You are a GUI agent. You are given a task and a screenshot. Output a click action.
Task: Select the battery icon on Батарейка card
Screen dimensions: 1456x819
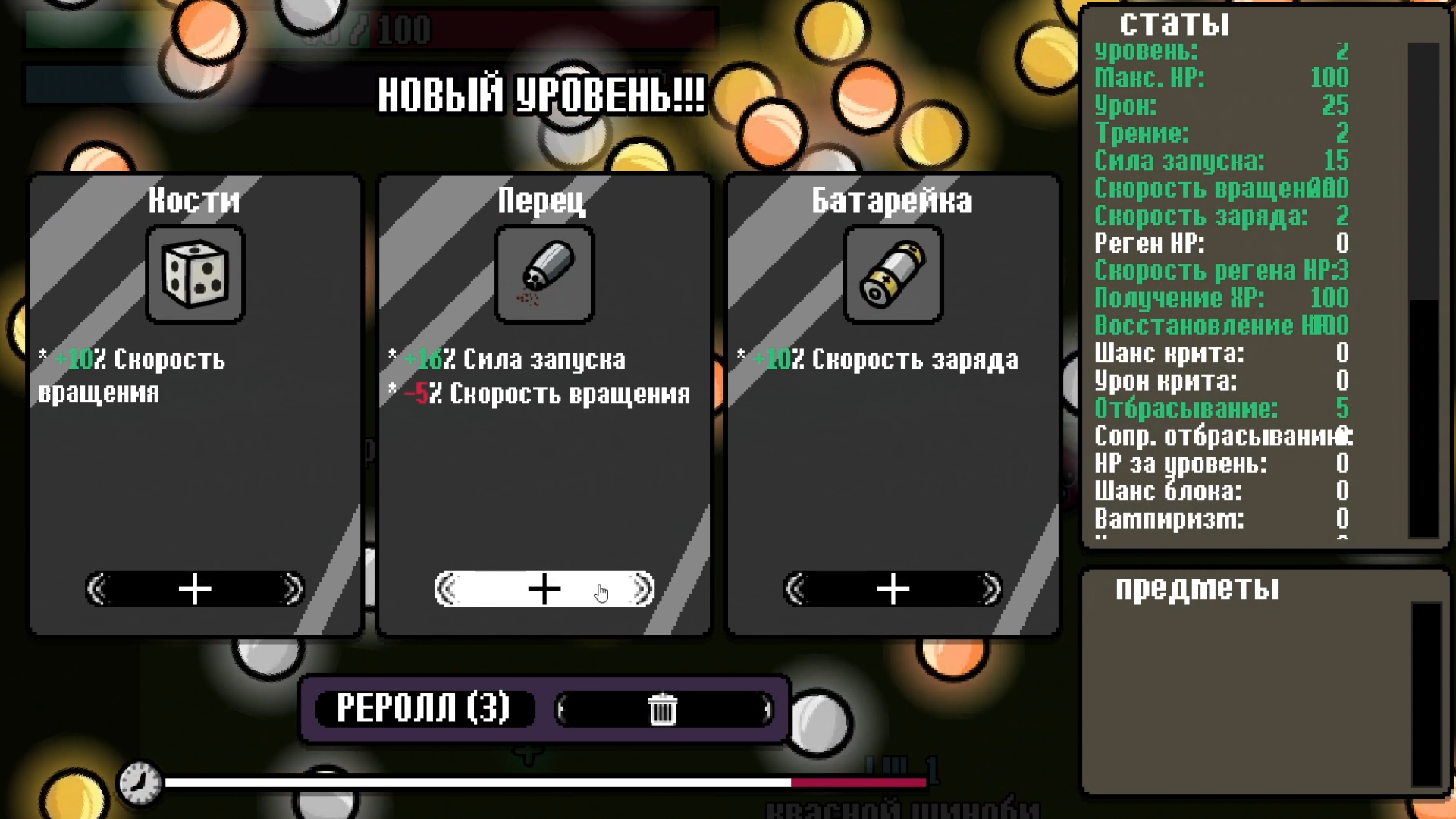coord(892,275)
